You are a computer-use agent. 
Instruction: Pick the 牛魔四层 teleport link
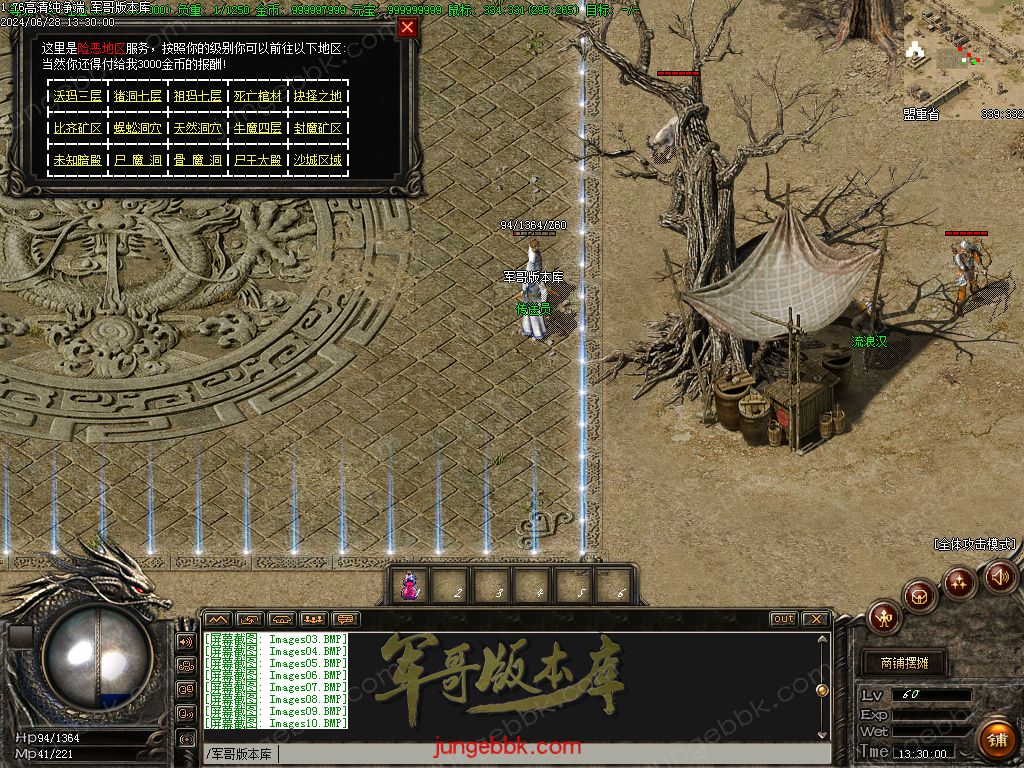coord(257,128)
